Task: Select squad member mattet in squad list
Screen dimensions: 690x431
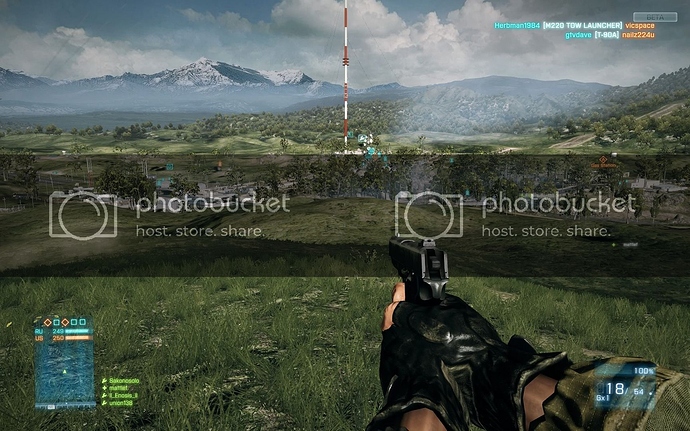Action: (119, 388)
